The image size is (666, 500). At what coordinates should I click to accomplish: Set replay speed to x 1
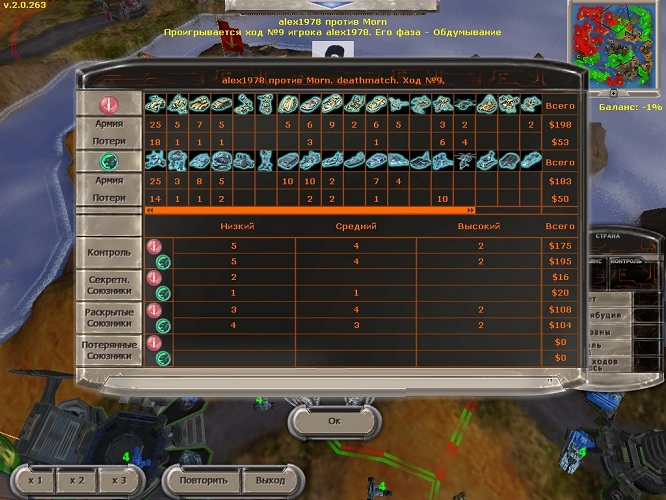[x=35, y=480]
